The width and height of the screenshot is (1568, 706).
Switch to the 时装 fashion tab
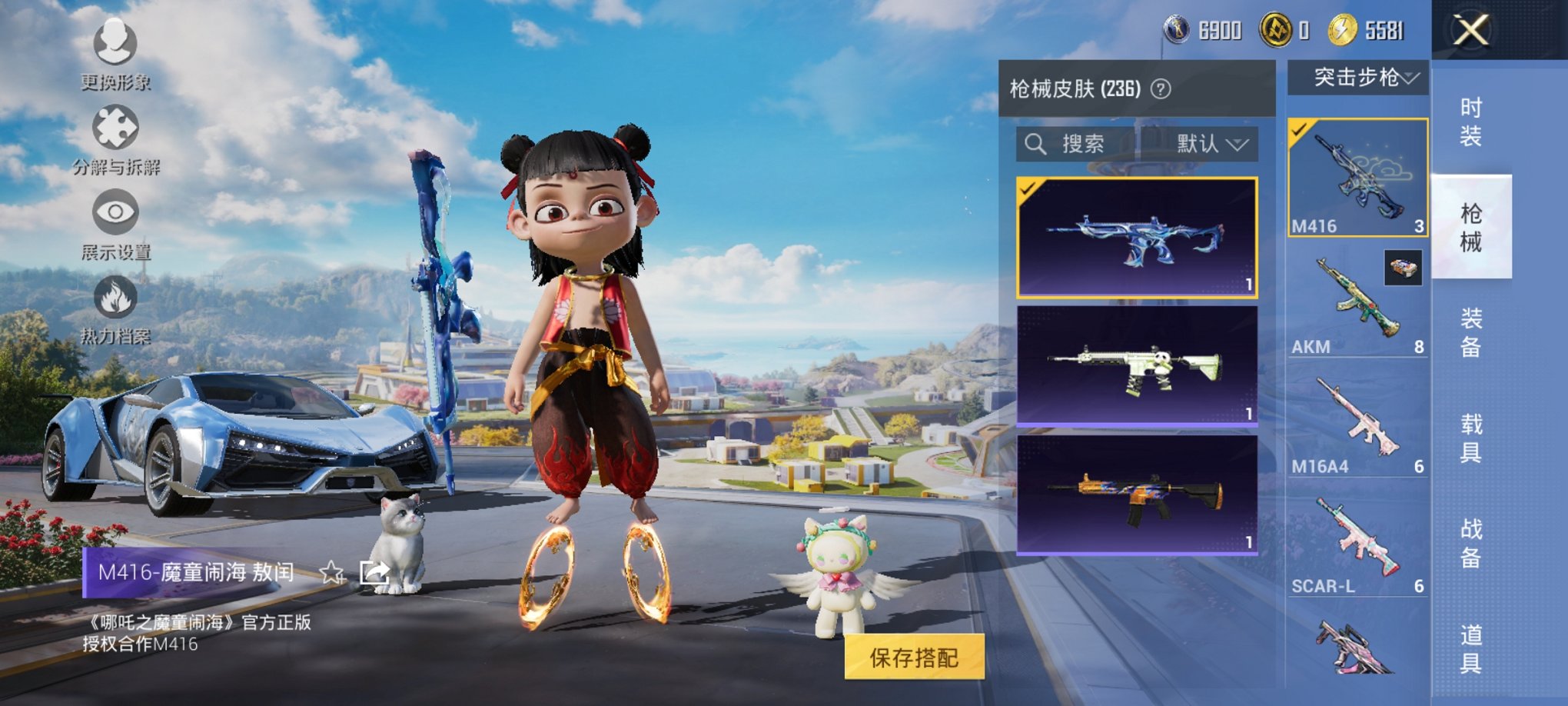click(1470, 122)
